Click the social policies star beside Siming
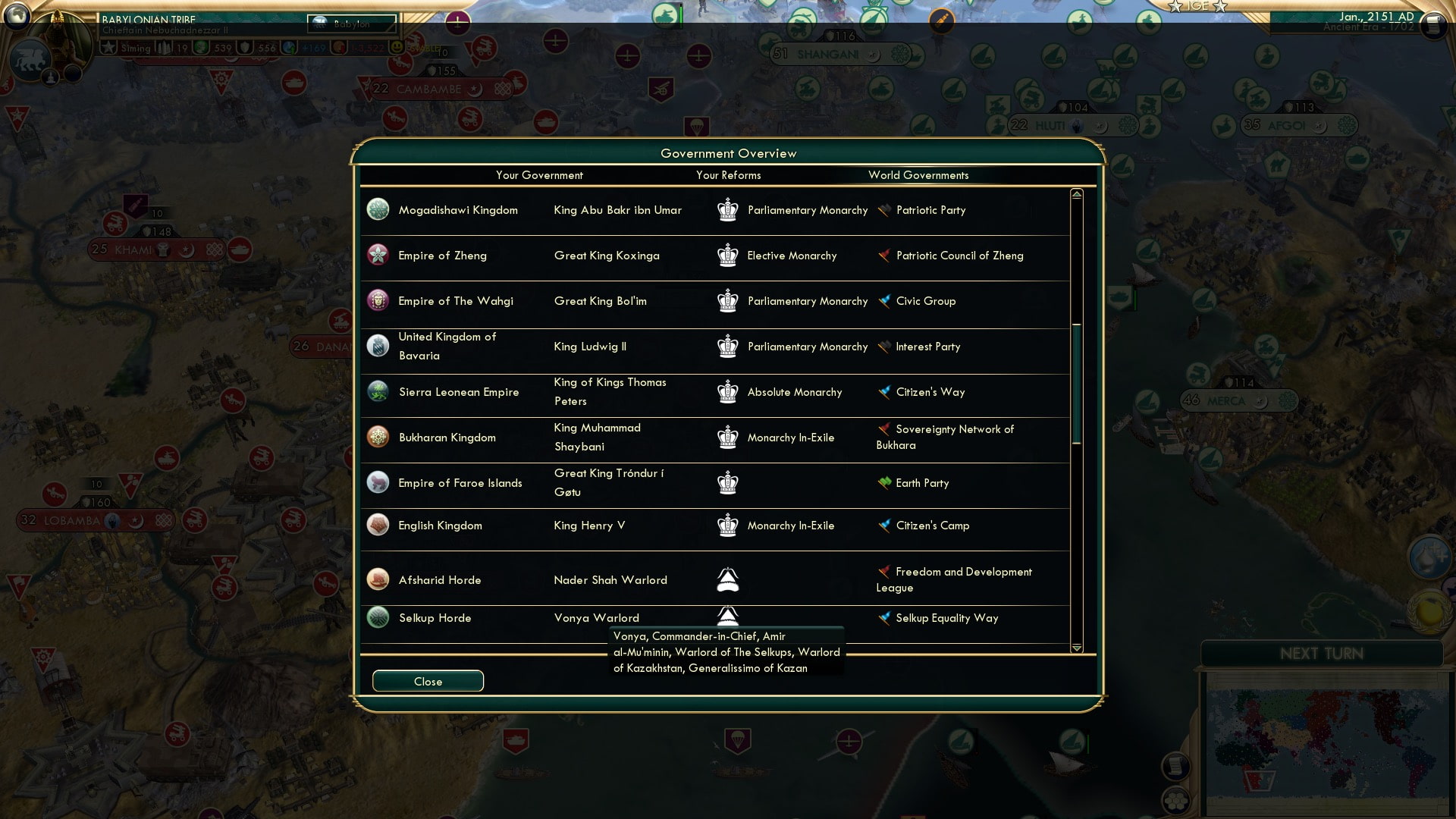The width and height of the screenshot is (1456, 819). pyautogui.click(x=109, y=47)
